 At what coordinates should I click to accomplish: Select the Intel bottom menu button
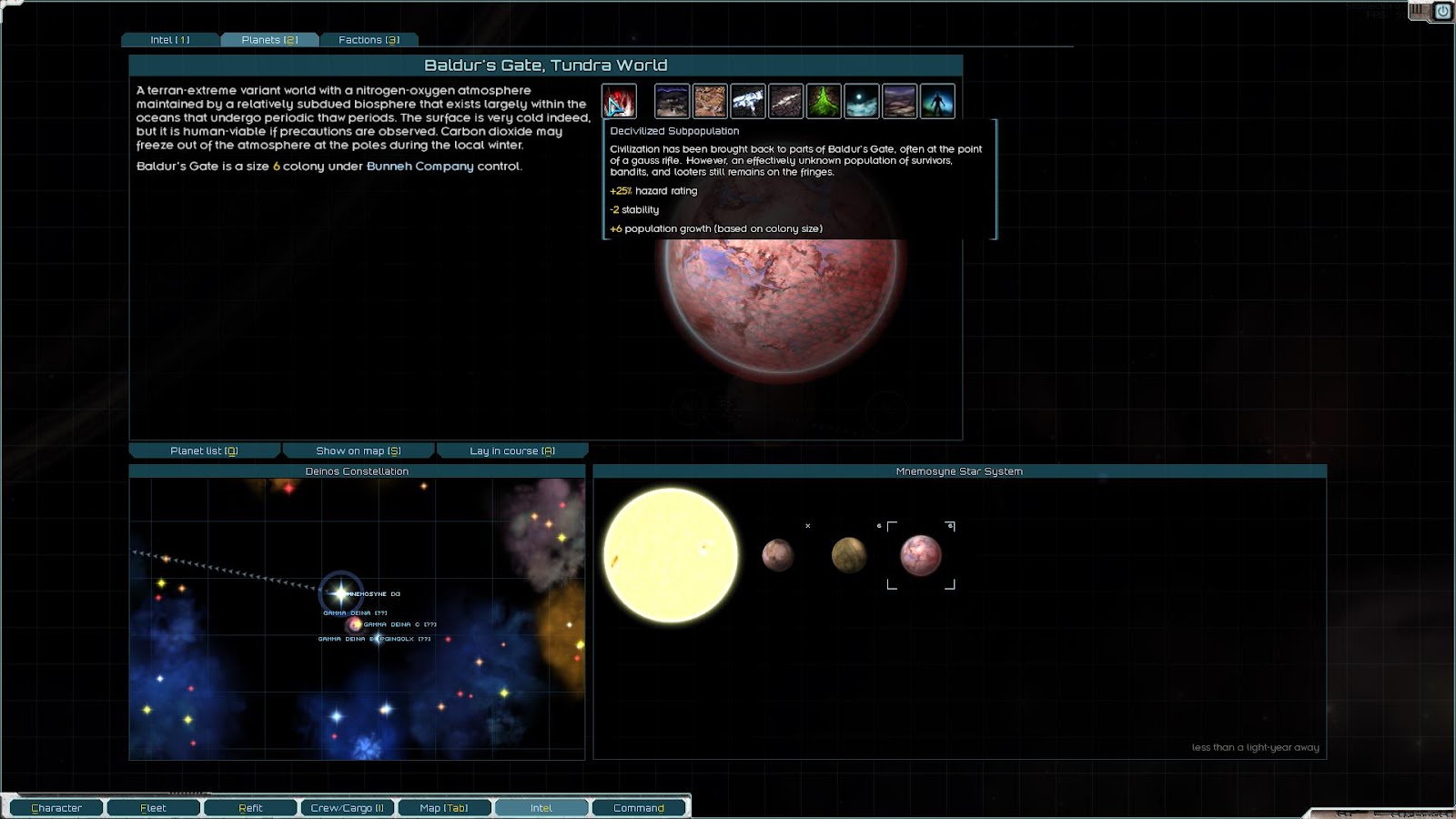coord(541,808)
